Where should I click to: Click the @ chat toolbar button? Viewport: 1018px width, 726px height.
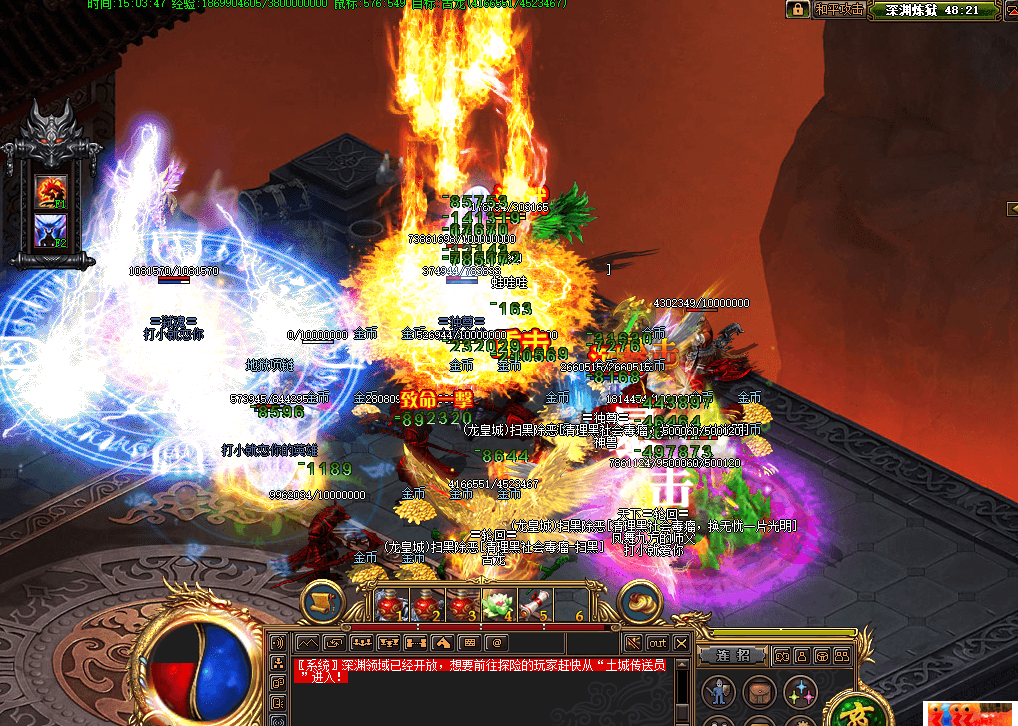pyautogui.click(x=495, y=642)
